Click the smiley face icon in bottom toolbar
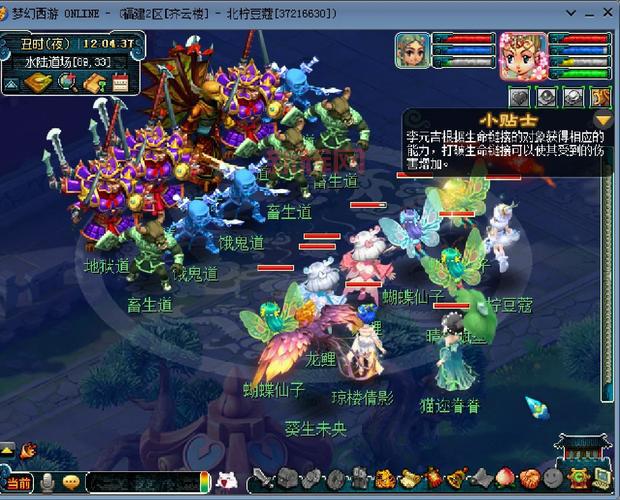 click(x=552, y=479)
